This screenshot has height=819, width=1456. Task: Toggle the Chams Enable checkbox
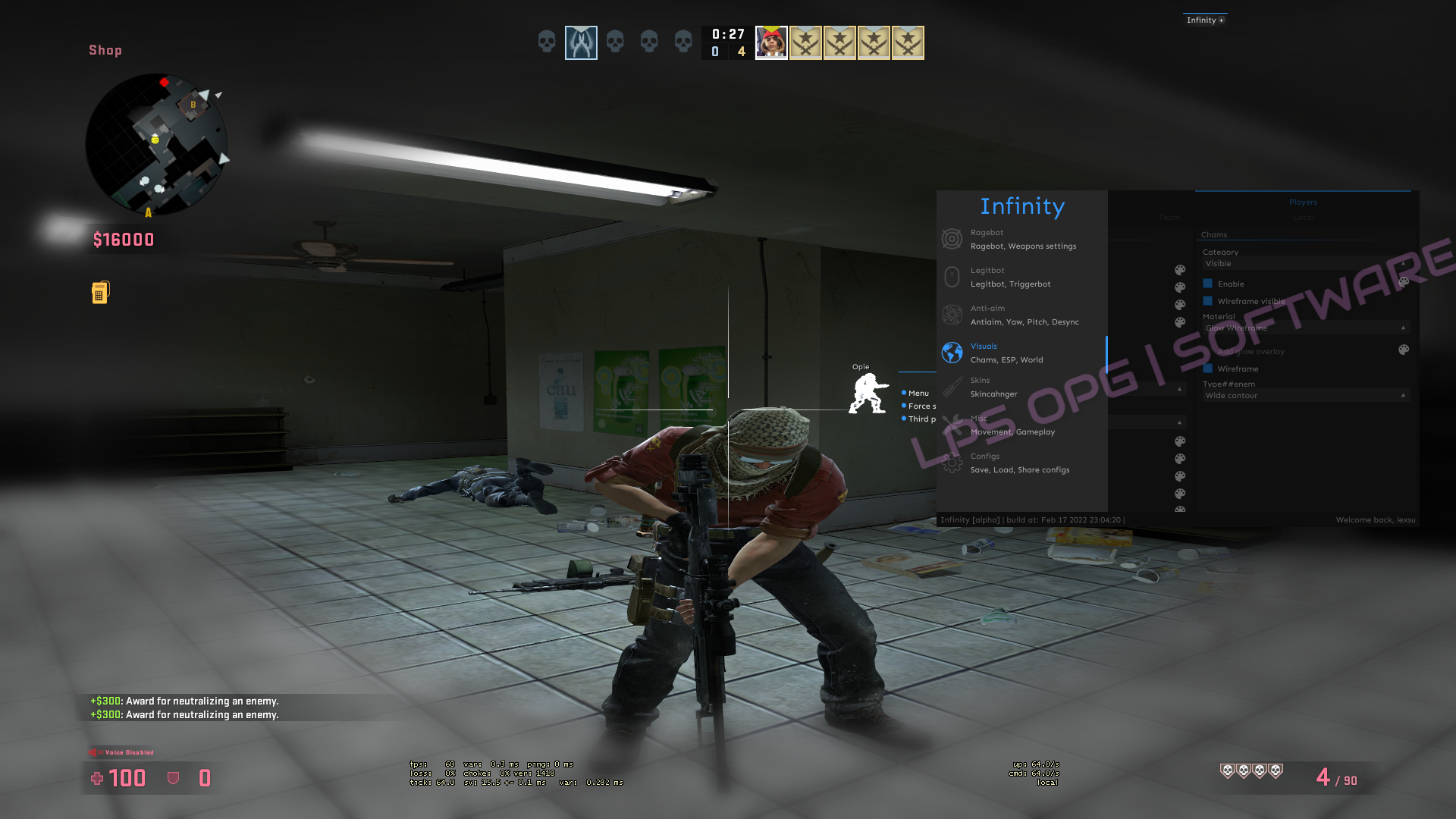pyautogui.click(x=1208, y=284)
